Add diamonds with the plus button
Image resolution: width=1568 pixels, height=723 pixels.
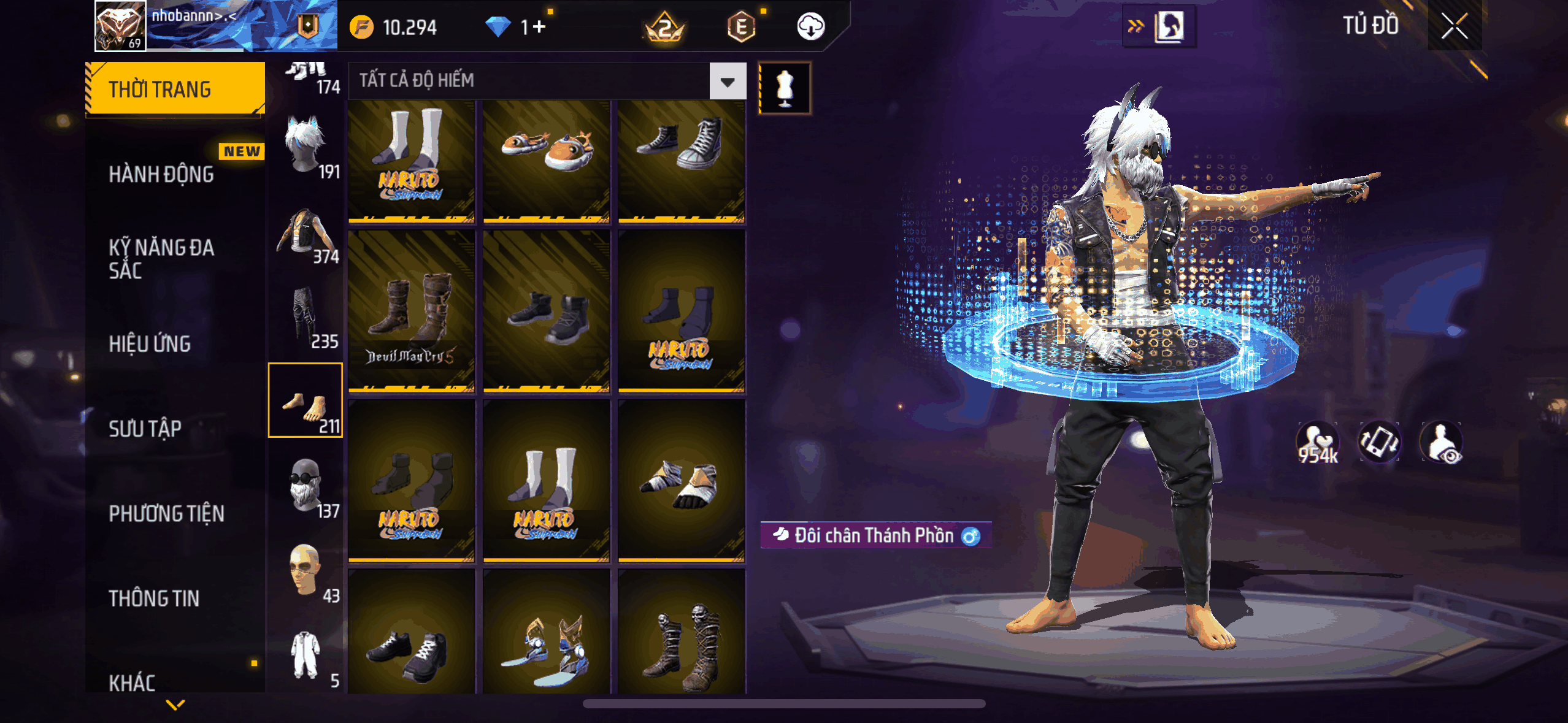pyautogui.click(x=539, y=27)
